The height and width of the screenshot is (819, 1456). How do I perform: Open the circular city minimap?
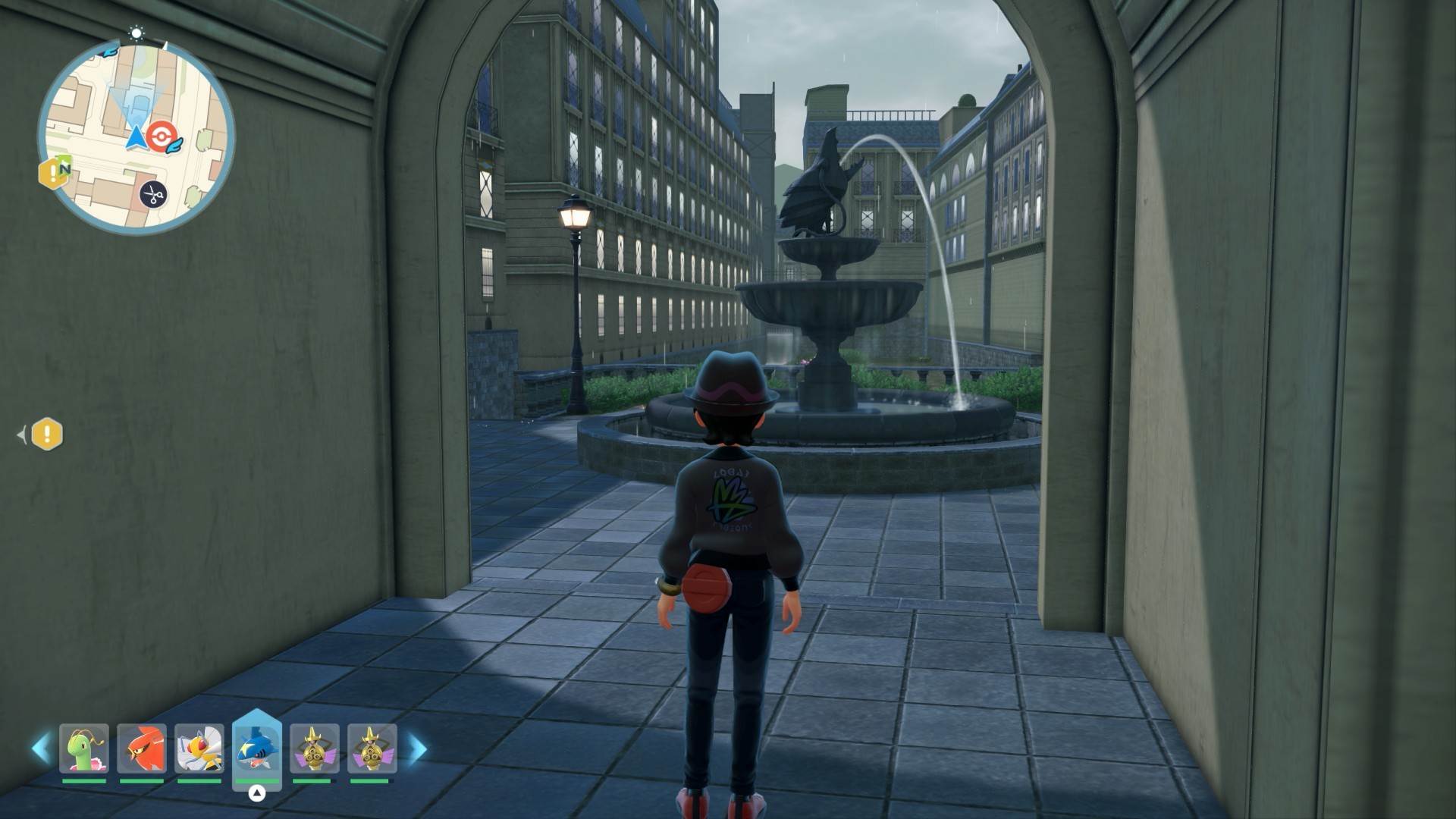point(136,136)
